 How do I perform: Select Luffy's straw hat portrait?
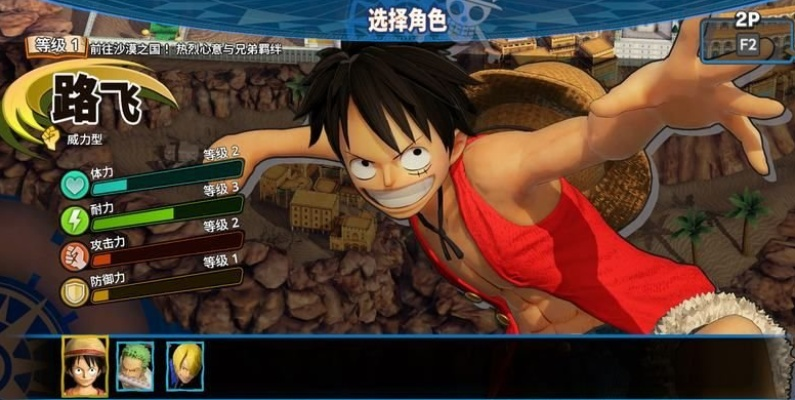(85, 366)
